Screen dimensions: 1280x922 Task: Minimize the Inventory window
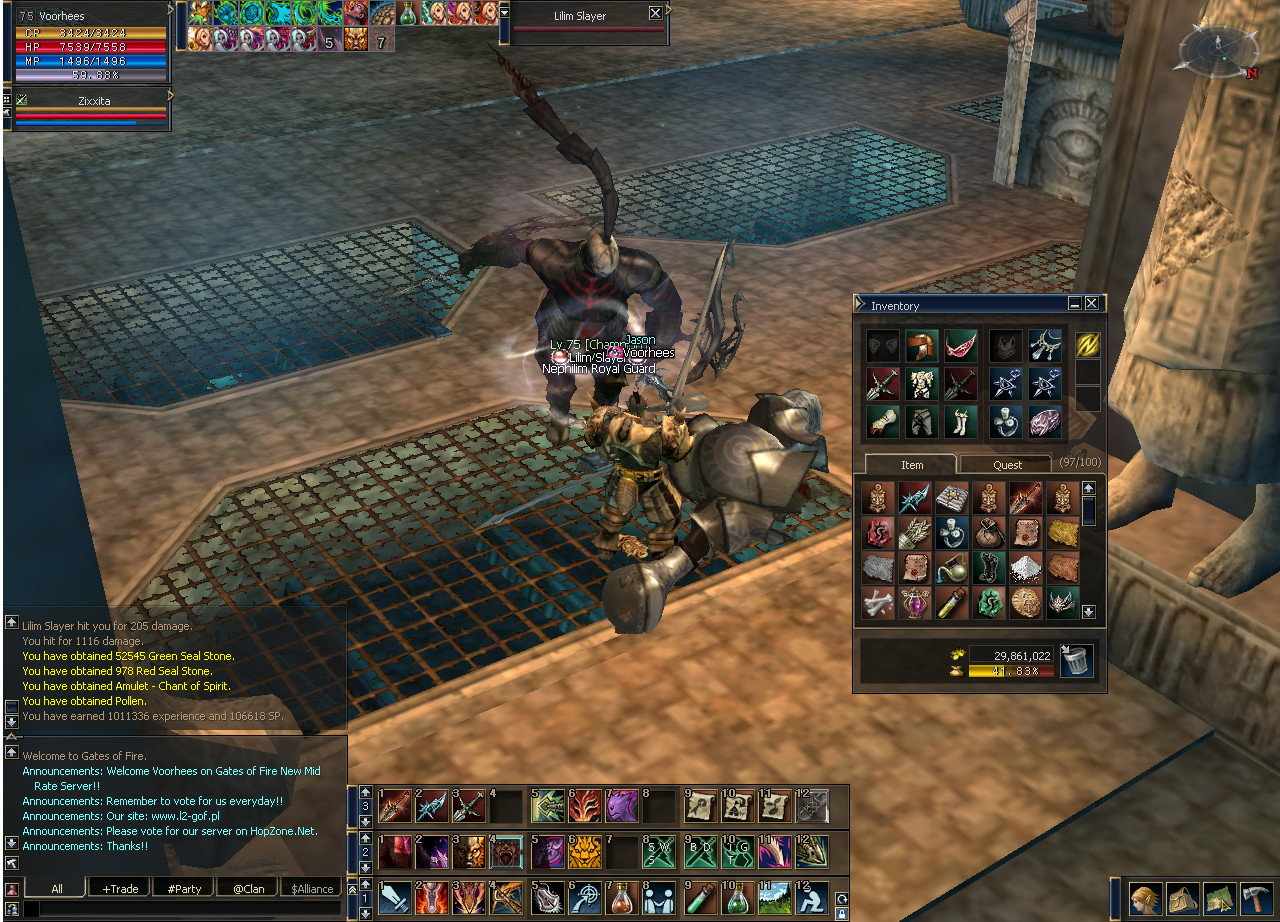1075,304
